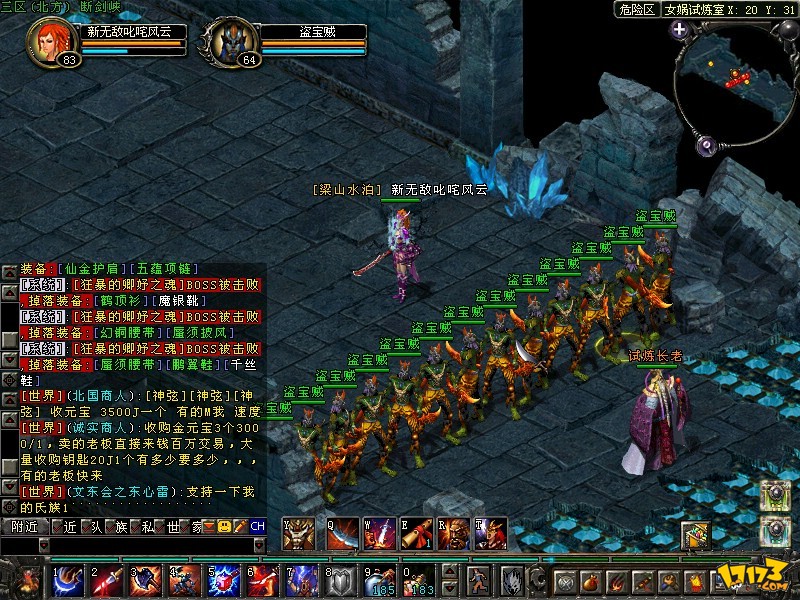Open the yellow smiley emoticon picker

(x=224, y=526)
